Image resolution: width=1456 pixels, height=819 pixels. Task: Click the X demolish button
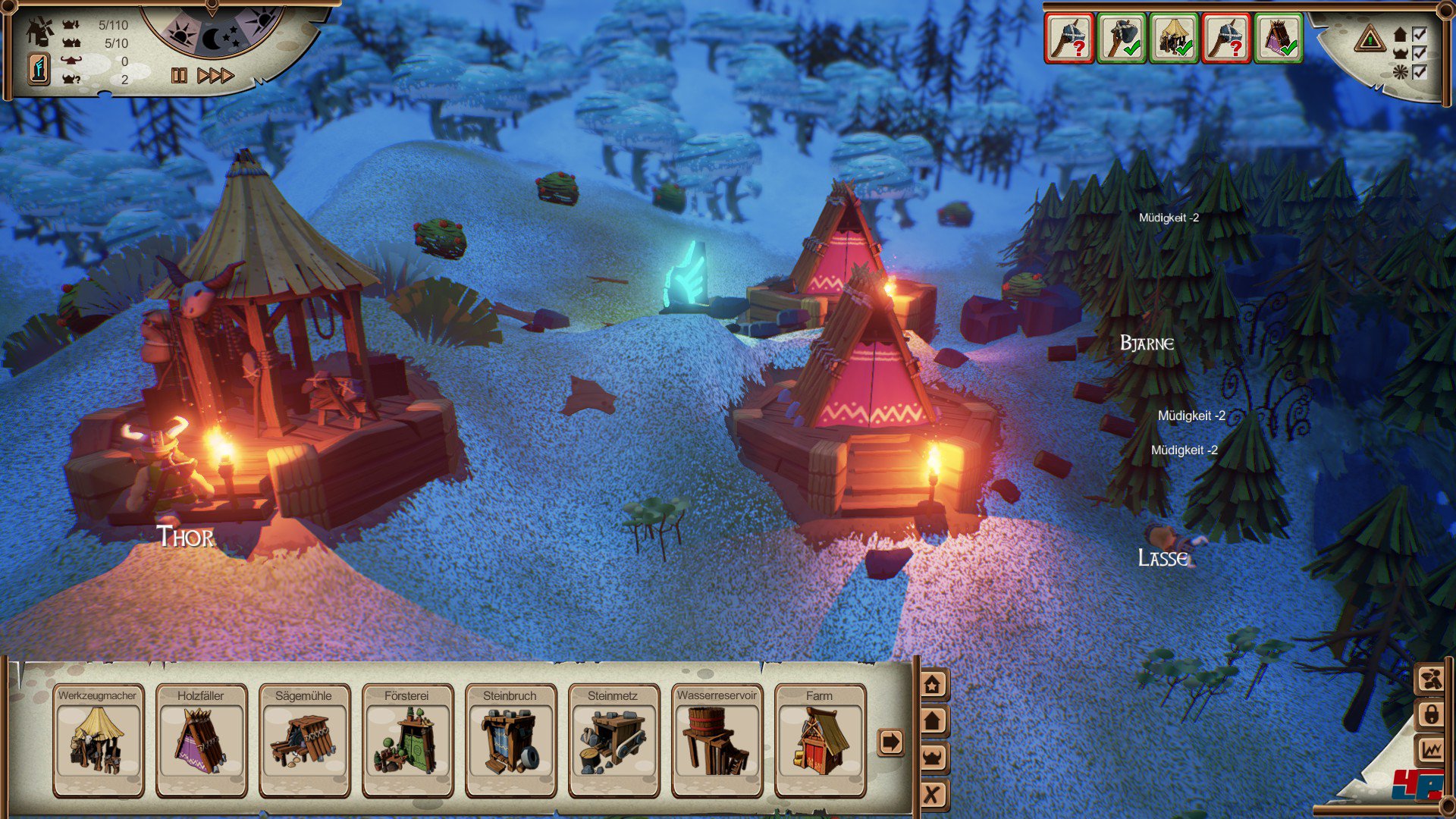tap(933, 794)
